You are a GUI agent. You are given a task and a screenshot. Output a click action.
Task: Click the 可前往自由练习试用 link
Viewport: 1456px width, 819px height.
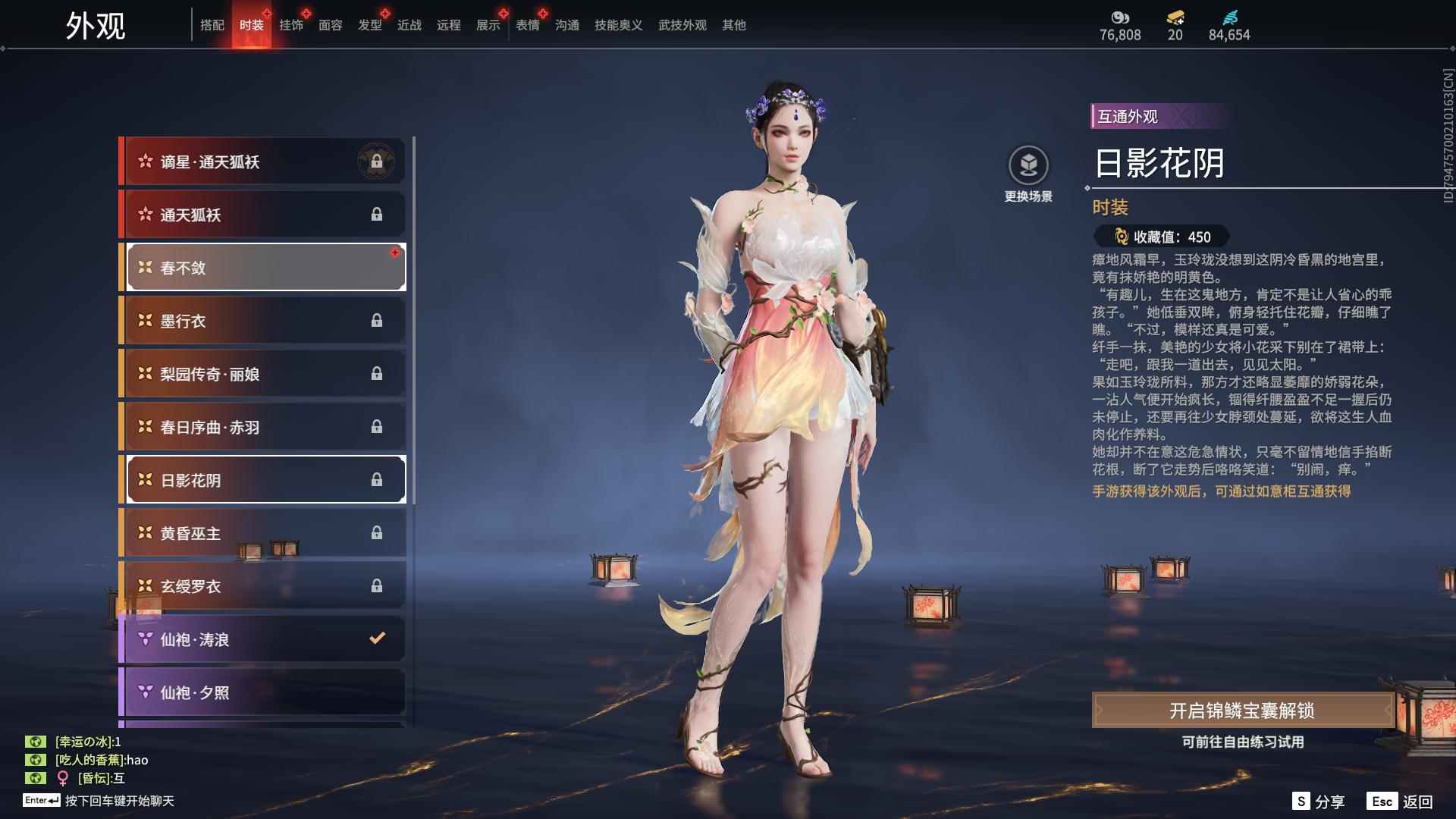1244,742
